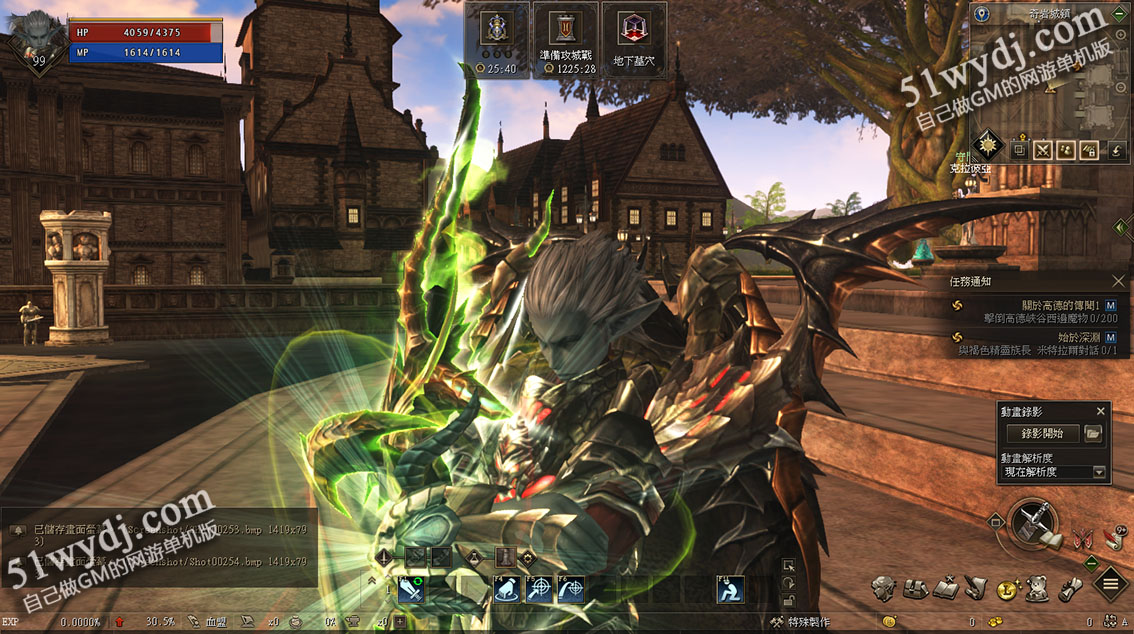Close the 任務通知 quest notification panel
The height and width of the screenshot is (634, 1134).
pos(1119,282)
